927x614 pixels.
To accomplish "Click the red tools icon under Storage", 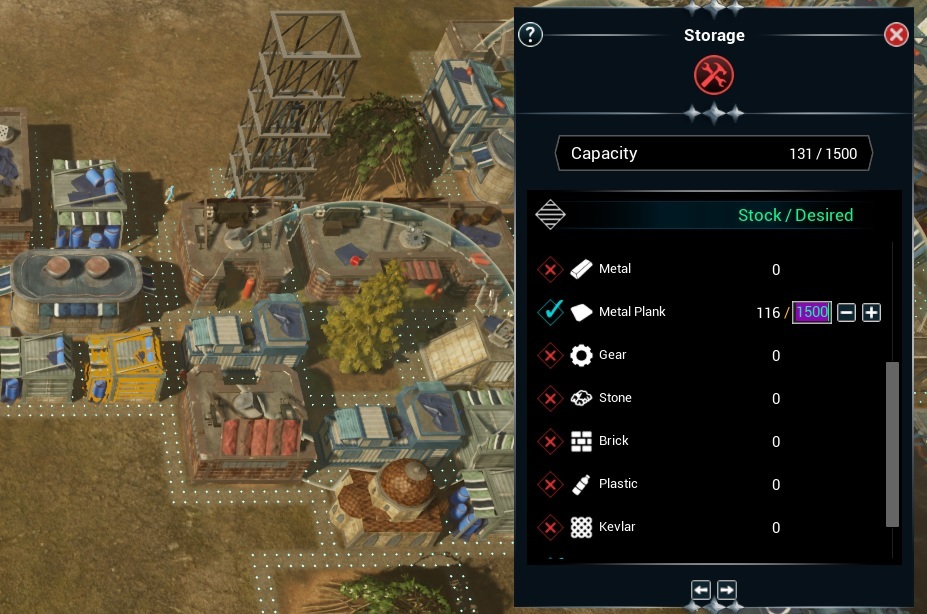I will click(x=714, y=75).
